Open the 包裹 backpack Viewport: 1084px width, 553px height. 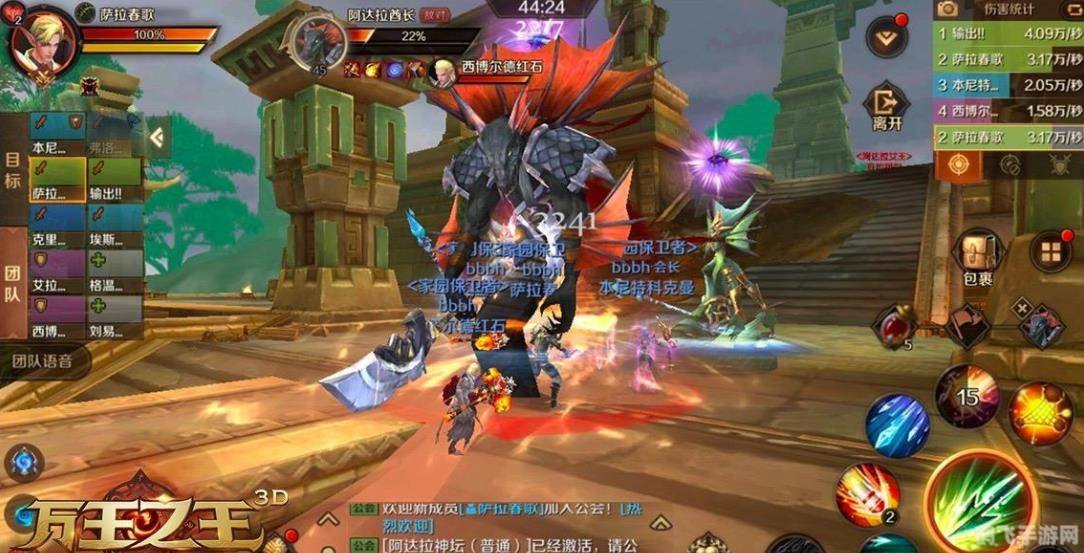click(979, 257)
